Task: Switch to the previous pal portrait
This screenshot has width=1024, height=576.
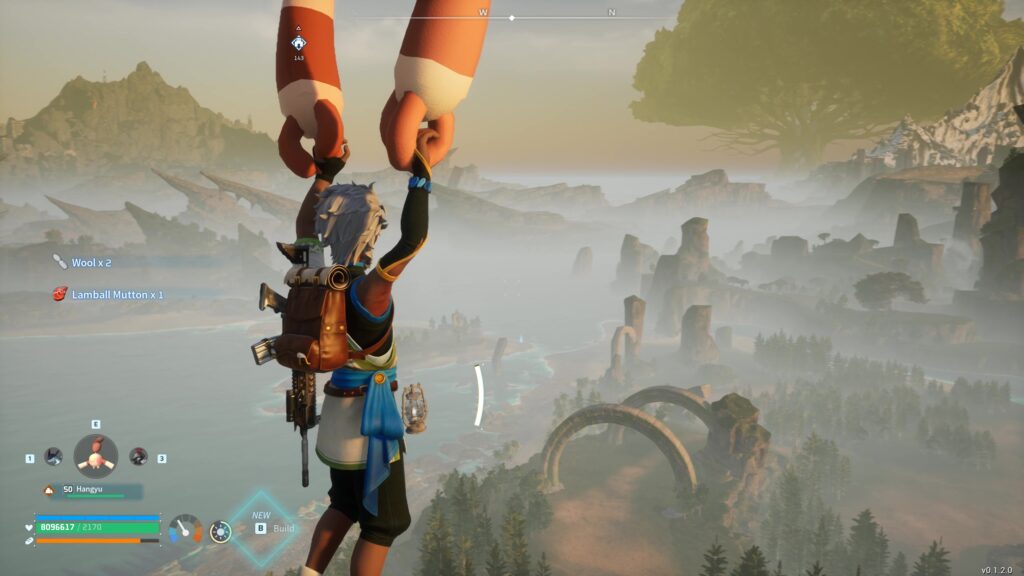Action: click(x=53, y=457)
